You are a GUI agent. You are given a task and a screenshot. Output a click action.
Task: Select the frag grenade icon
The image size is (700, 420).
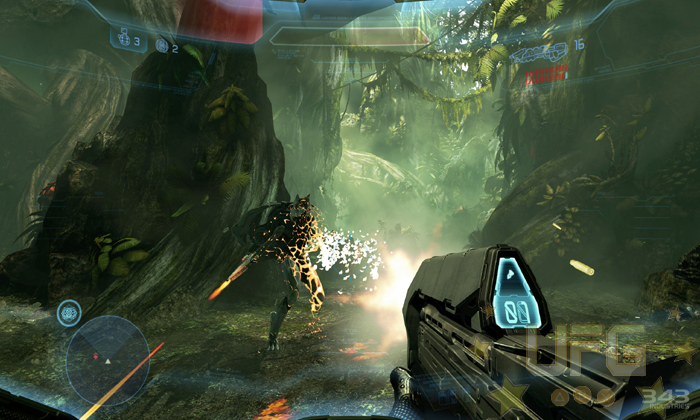click(x=126, y=41)
